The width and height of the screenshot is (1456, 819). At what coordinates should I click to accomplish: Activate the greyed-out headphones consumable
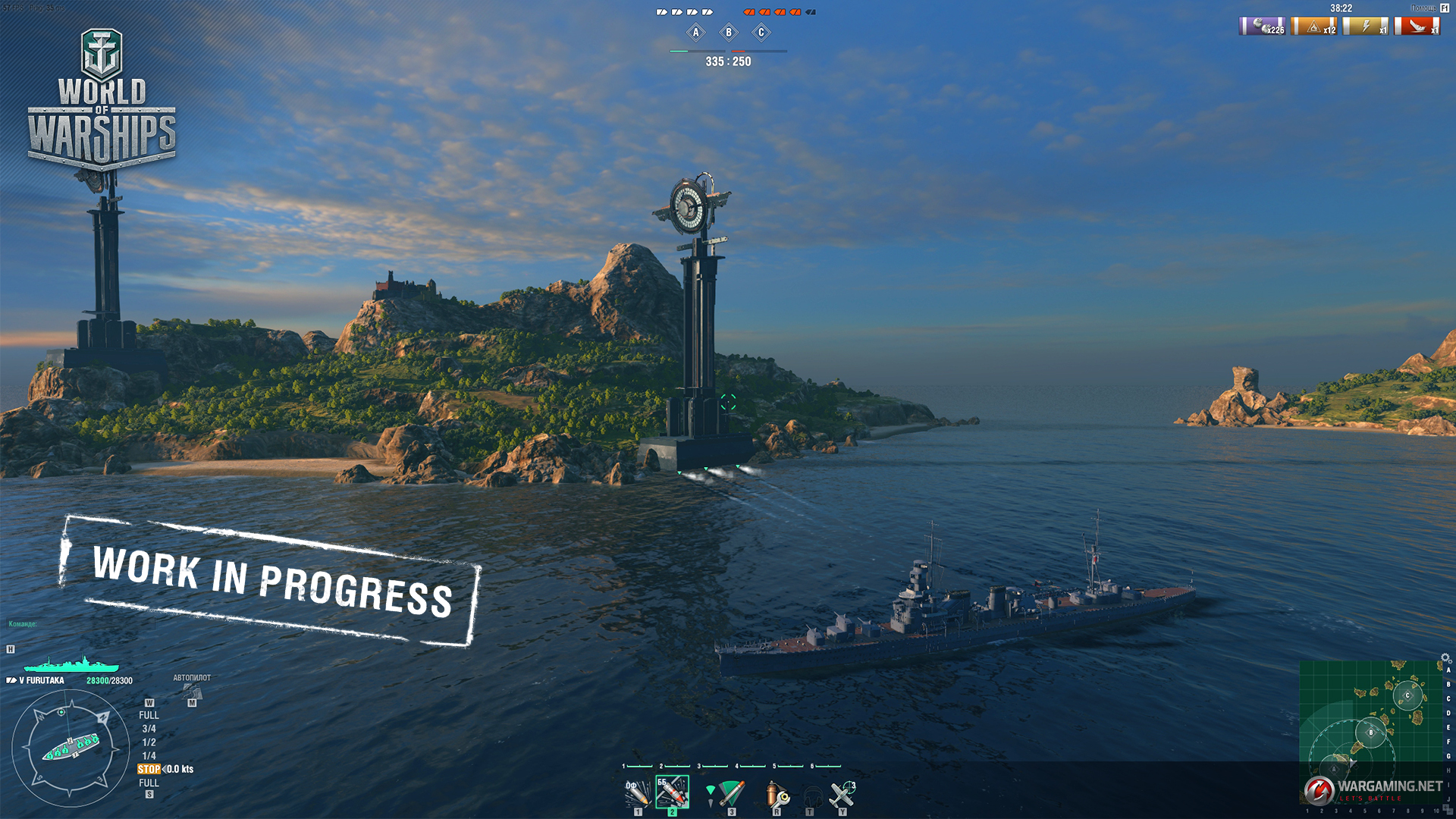tap(811, 795)
